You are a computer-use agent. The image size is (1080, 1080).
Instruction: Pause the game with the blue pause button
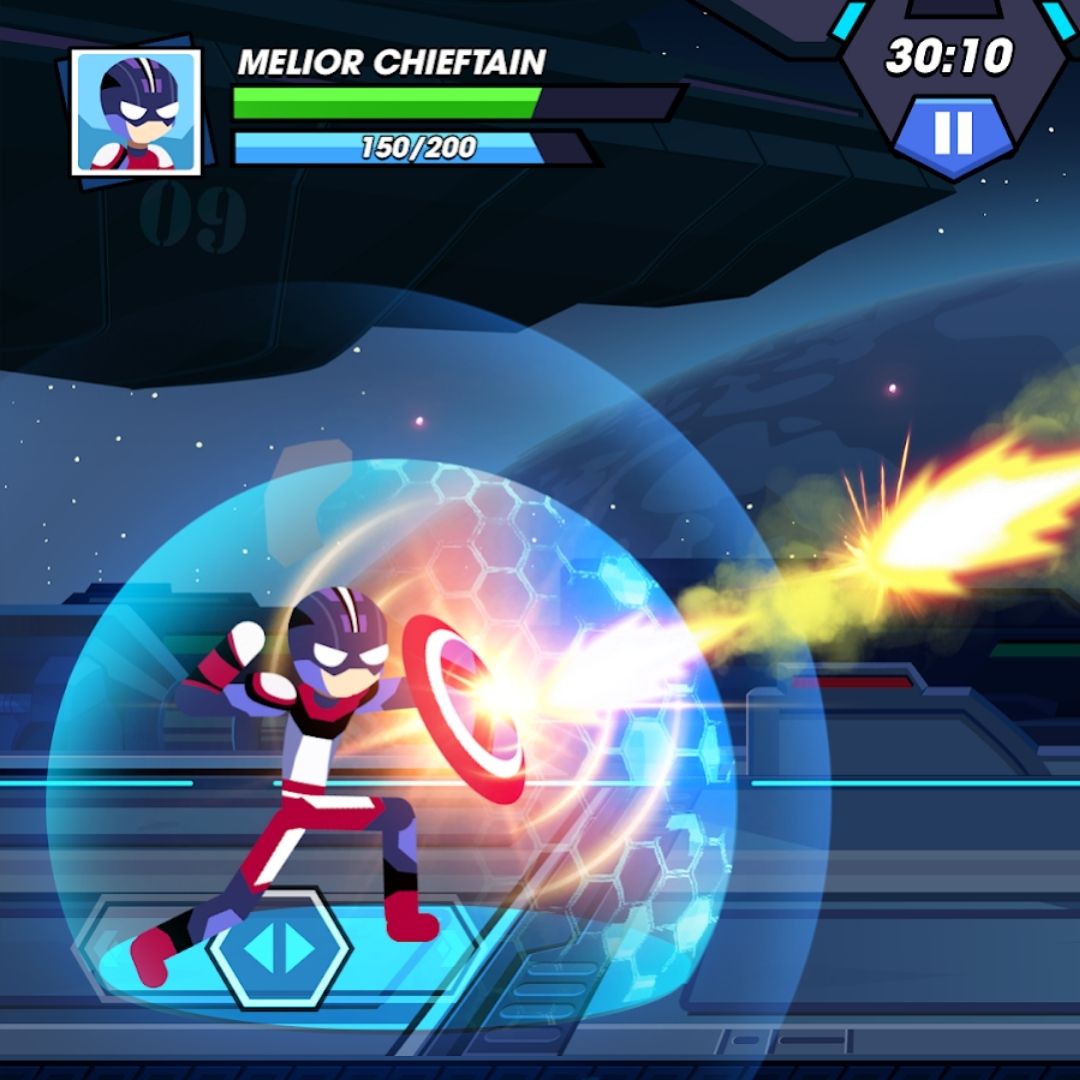click(952, 133)
